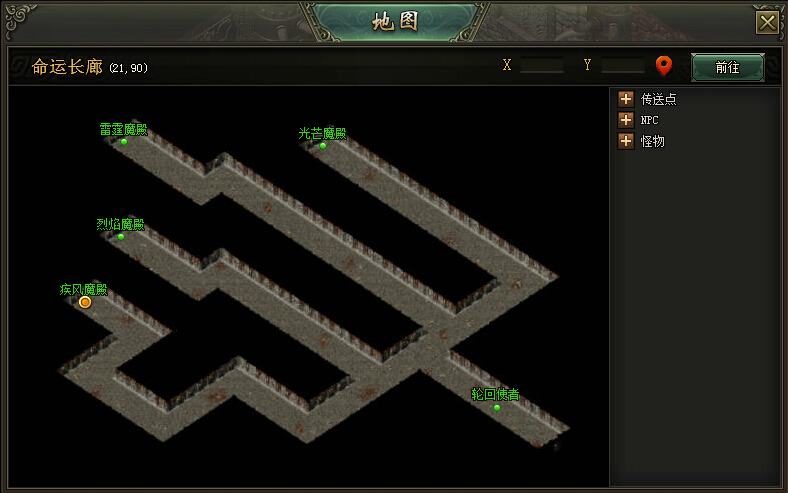Image resolution: width=788 pixels, height=493 pixels.
Task: Select the 轮回使者 NPC marker
Action: tap(497, 407)
